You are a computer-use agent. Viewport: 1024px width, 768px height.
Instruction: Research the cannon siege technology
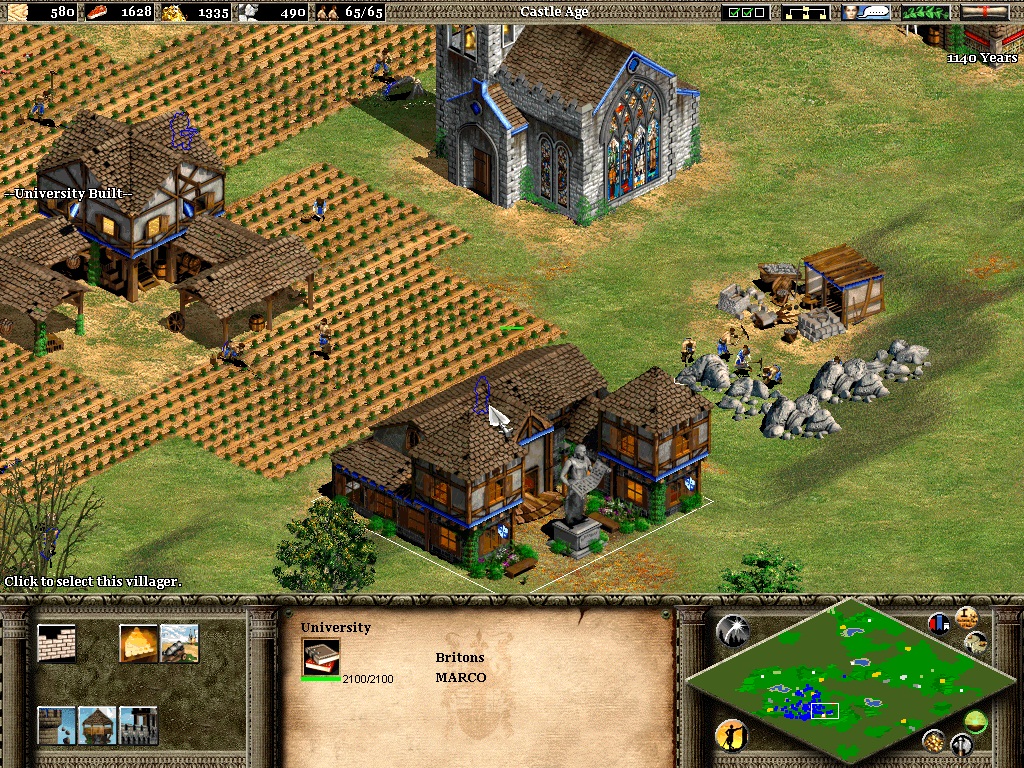pyautogui.click(x=179, y=643)
